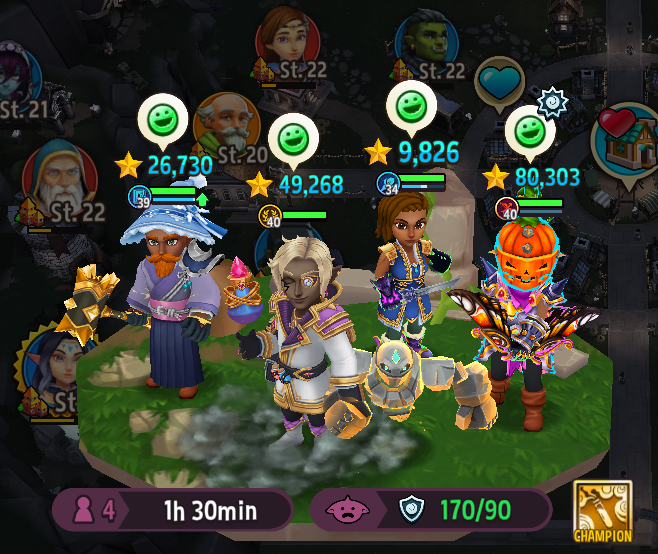658x554 pixels.
Task: Select the green orc portrait
Action: [x=427, y=42]
